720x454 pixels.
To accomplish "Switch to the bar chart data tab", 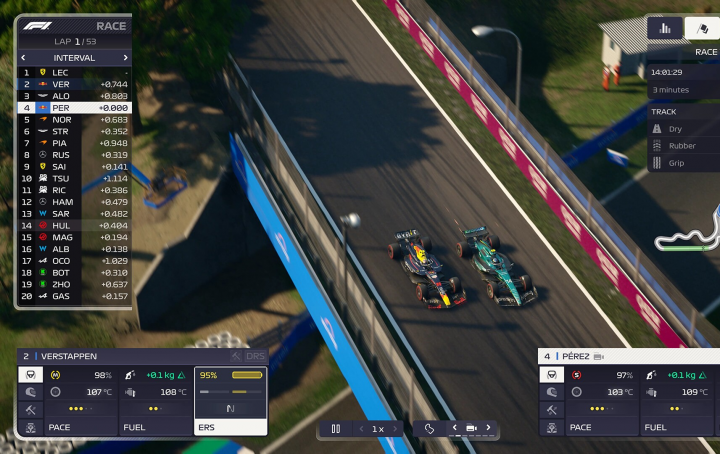I will 665,28.
